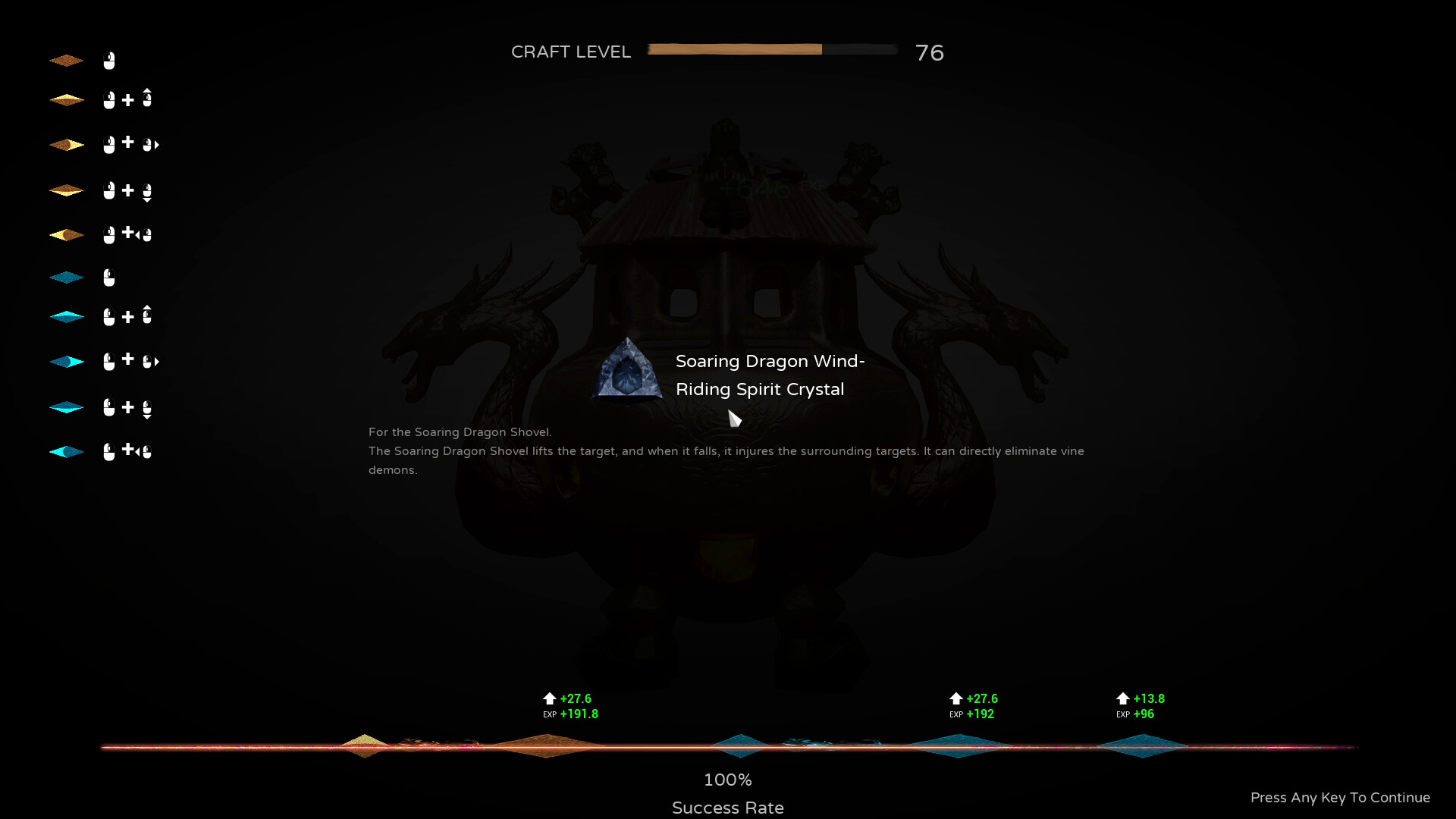Select the left-click plus scroll-up orange gesture
This screenshot has height=819, width=1456.
[127, 99]
